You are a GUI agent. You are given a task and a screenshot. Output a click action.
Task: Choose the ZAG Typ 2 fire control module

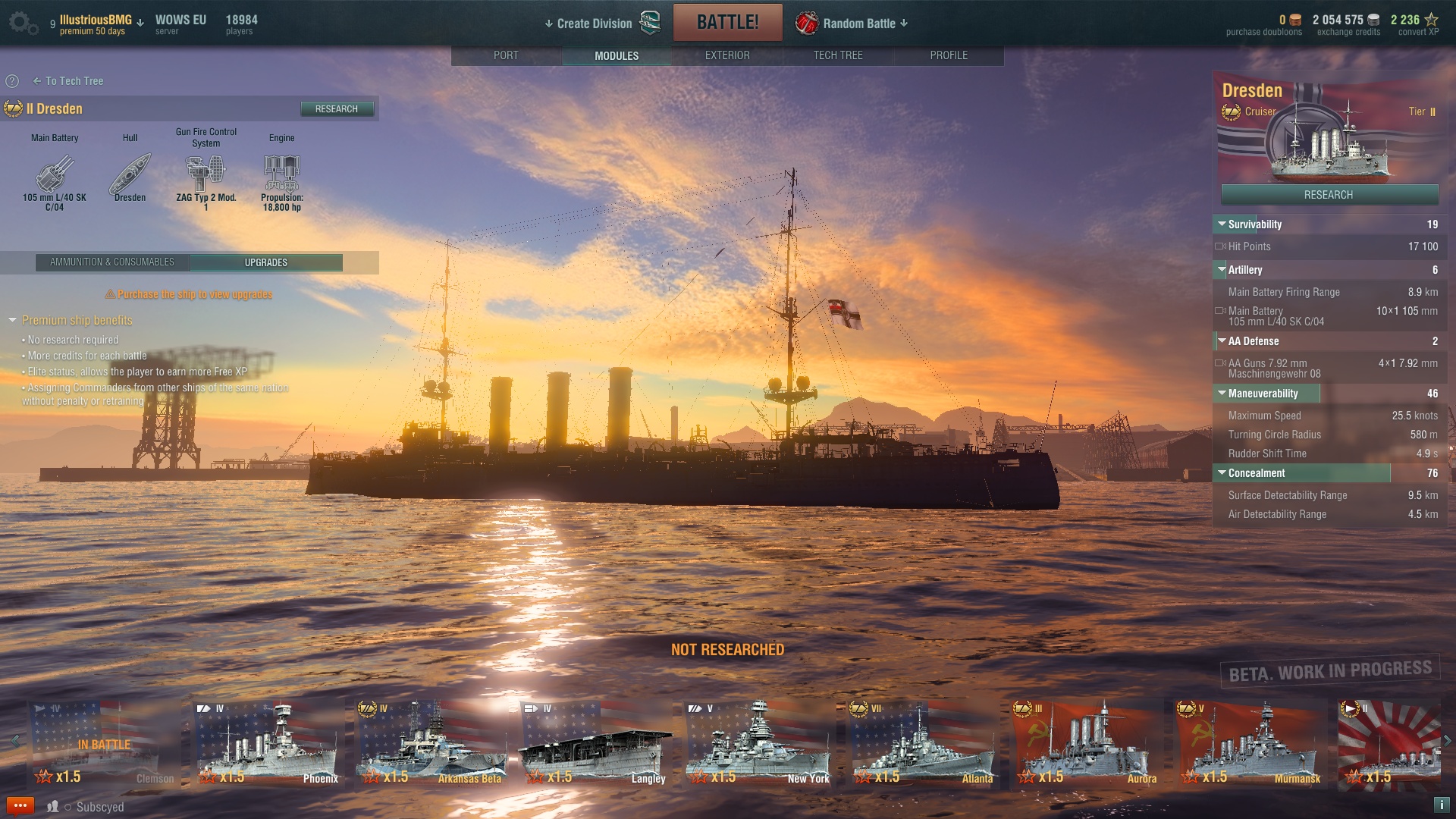click(x=206, y=175)
